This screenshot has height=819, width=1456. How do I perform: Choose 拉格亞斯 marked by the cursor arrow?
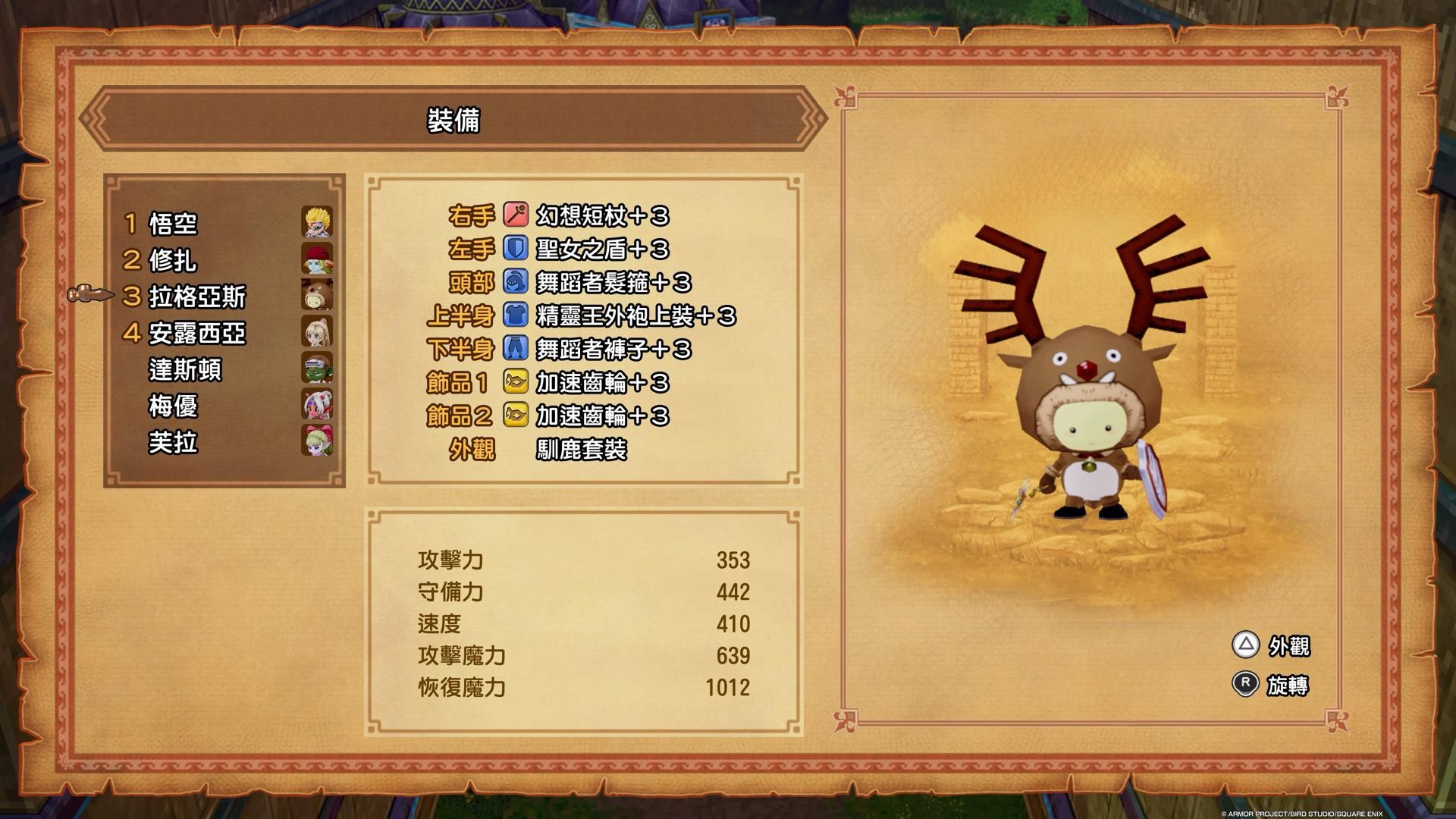[197, 297]
